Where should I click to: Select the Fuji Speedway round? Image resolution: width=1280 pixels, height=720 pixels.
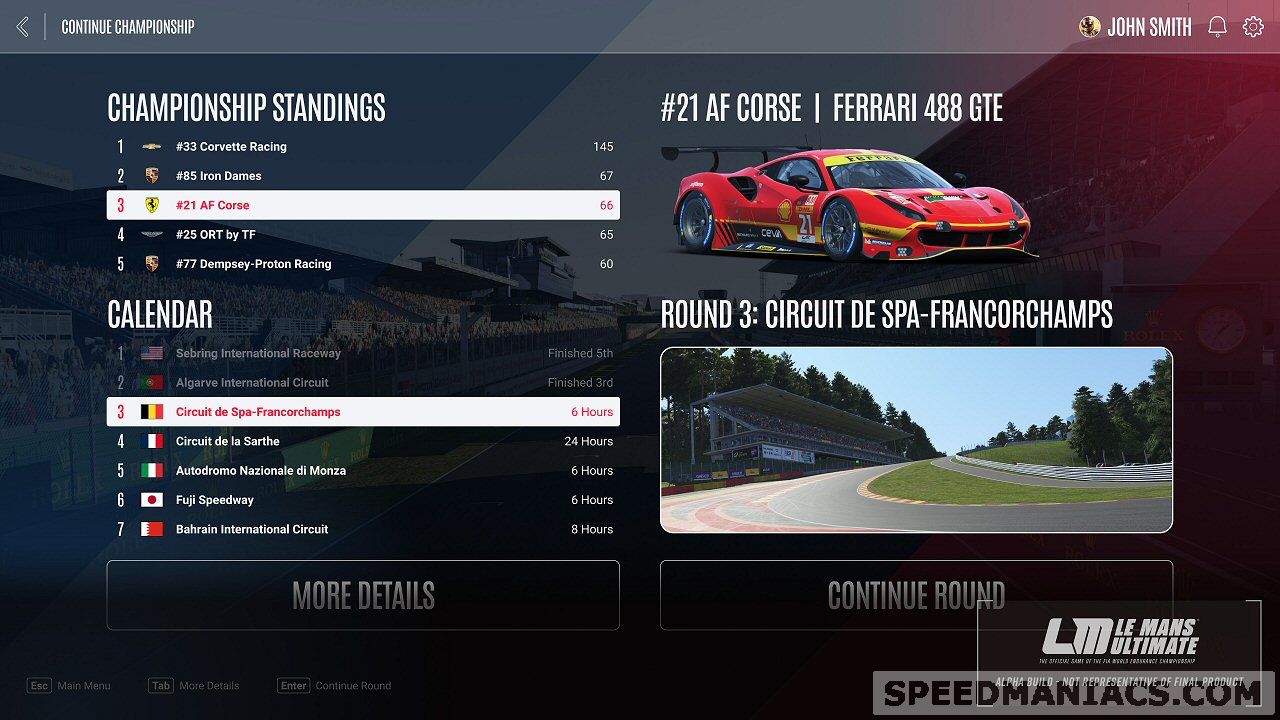pyautogui.click(x=362, y=500)
